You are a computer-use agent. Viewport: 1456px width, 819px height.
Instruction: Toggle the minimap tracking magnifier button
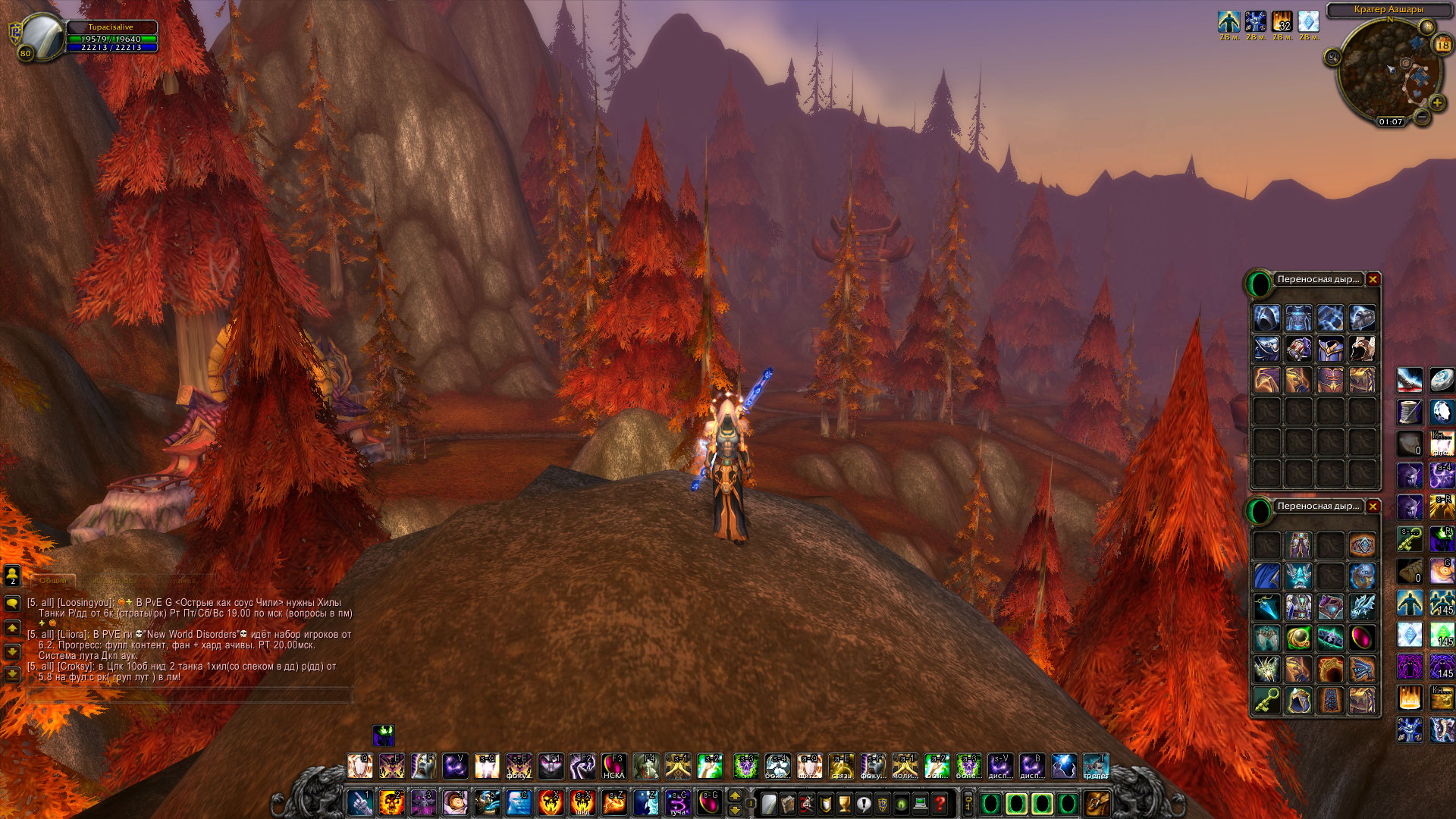1332,57
